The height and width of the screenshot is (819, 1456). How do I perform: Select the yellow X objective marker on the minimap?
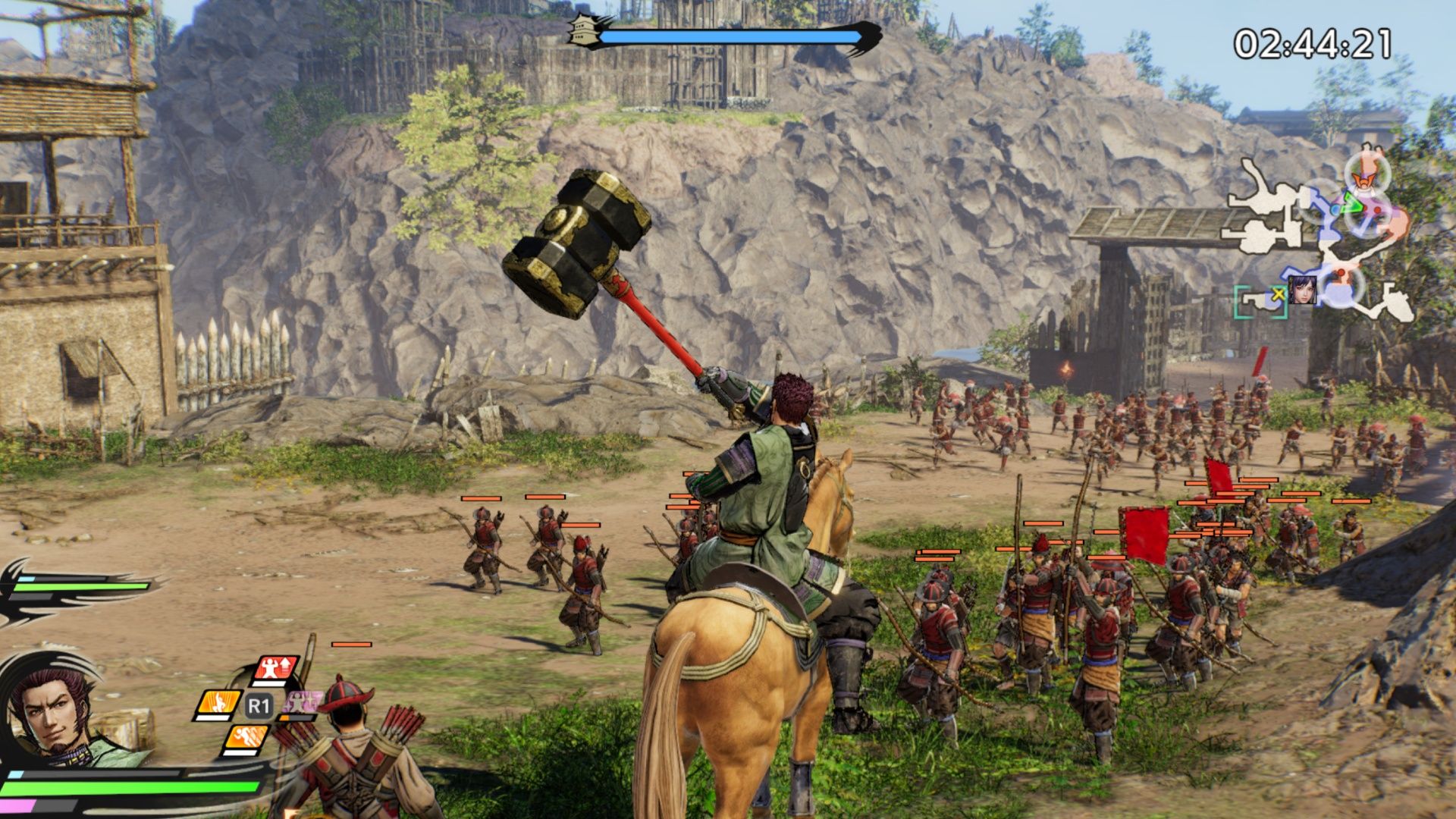1278,294
